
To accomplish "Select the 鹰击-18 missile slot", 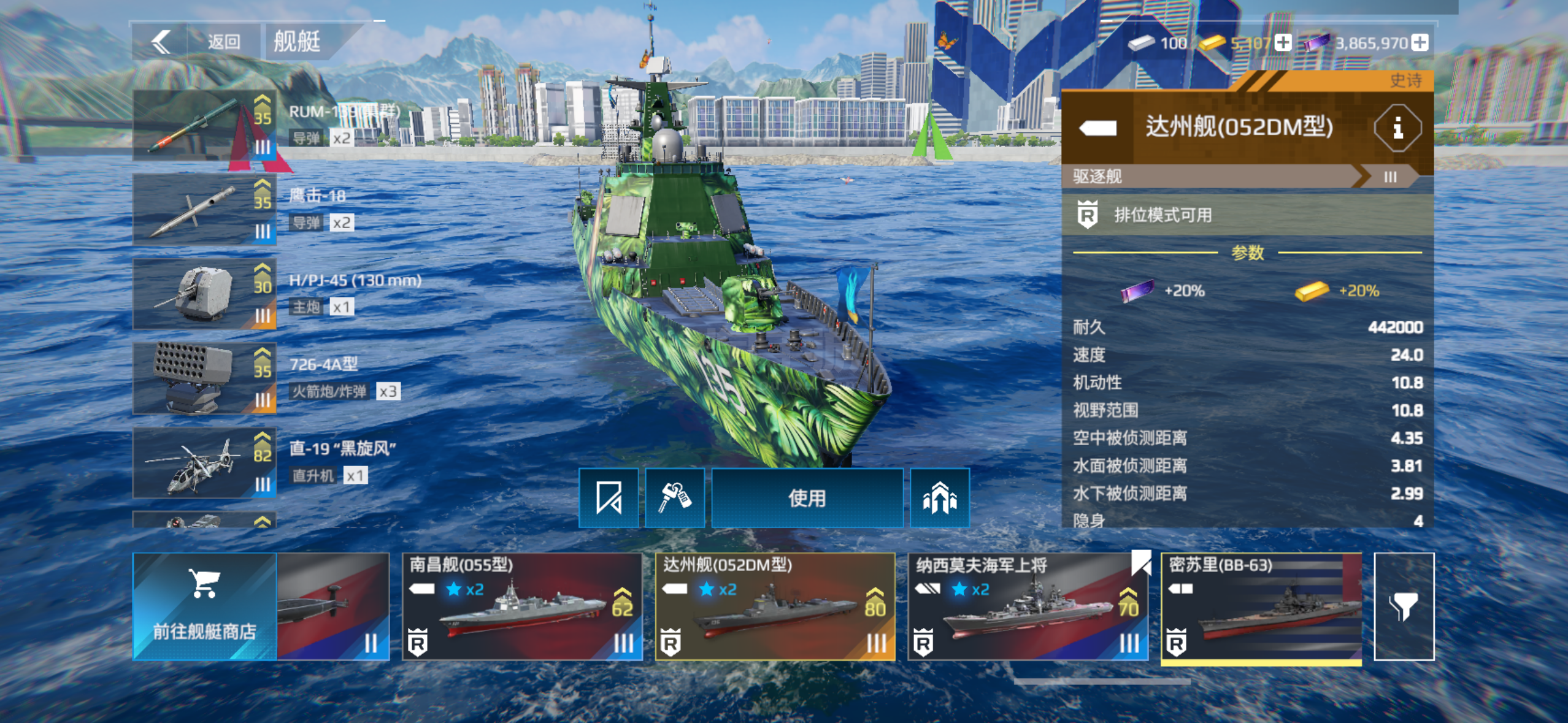I will click(204, 210).
